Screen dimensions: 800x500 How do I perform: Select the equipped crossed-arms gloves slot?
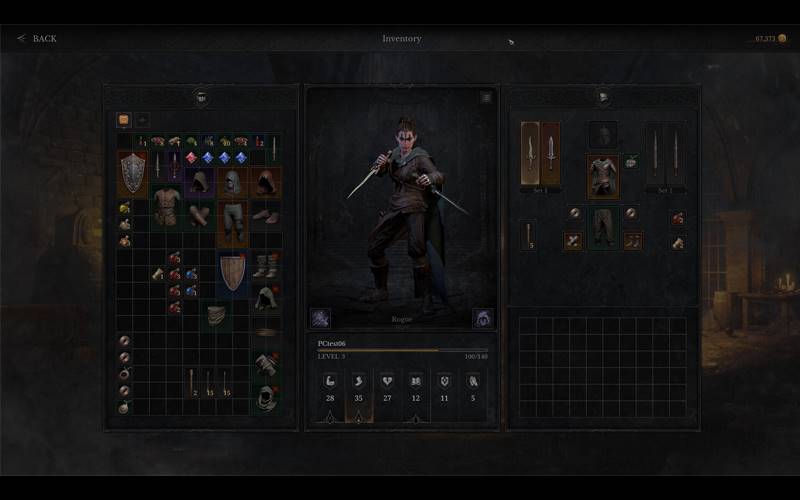tap(573, 241)
